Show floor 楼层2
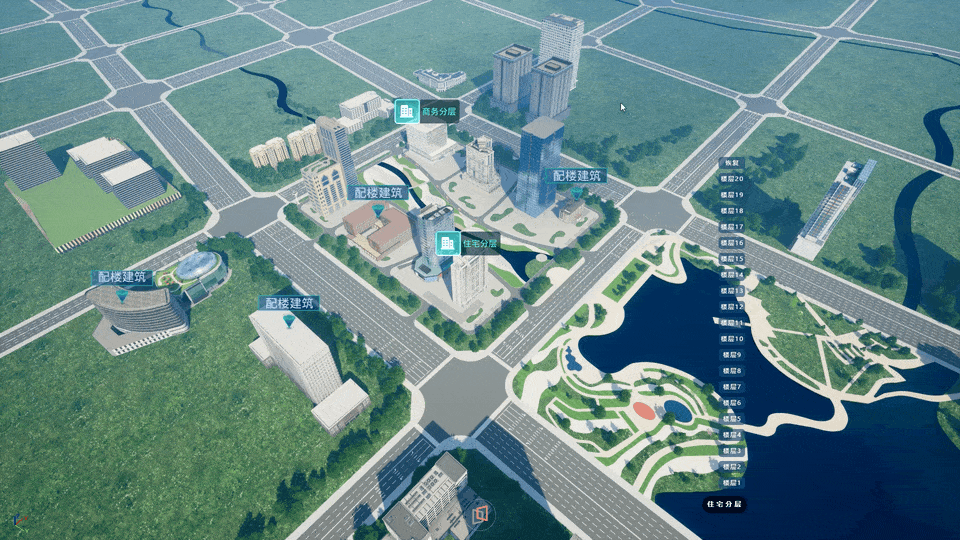 pos(732,467)
